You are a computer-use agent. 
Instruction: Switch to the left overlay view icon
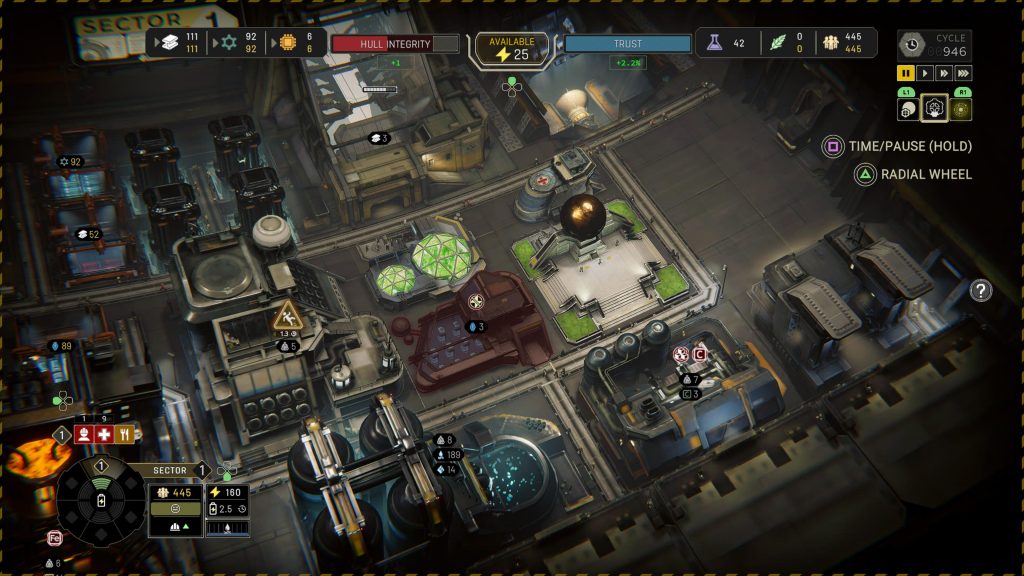point(908,110)
